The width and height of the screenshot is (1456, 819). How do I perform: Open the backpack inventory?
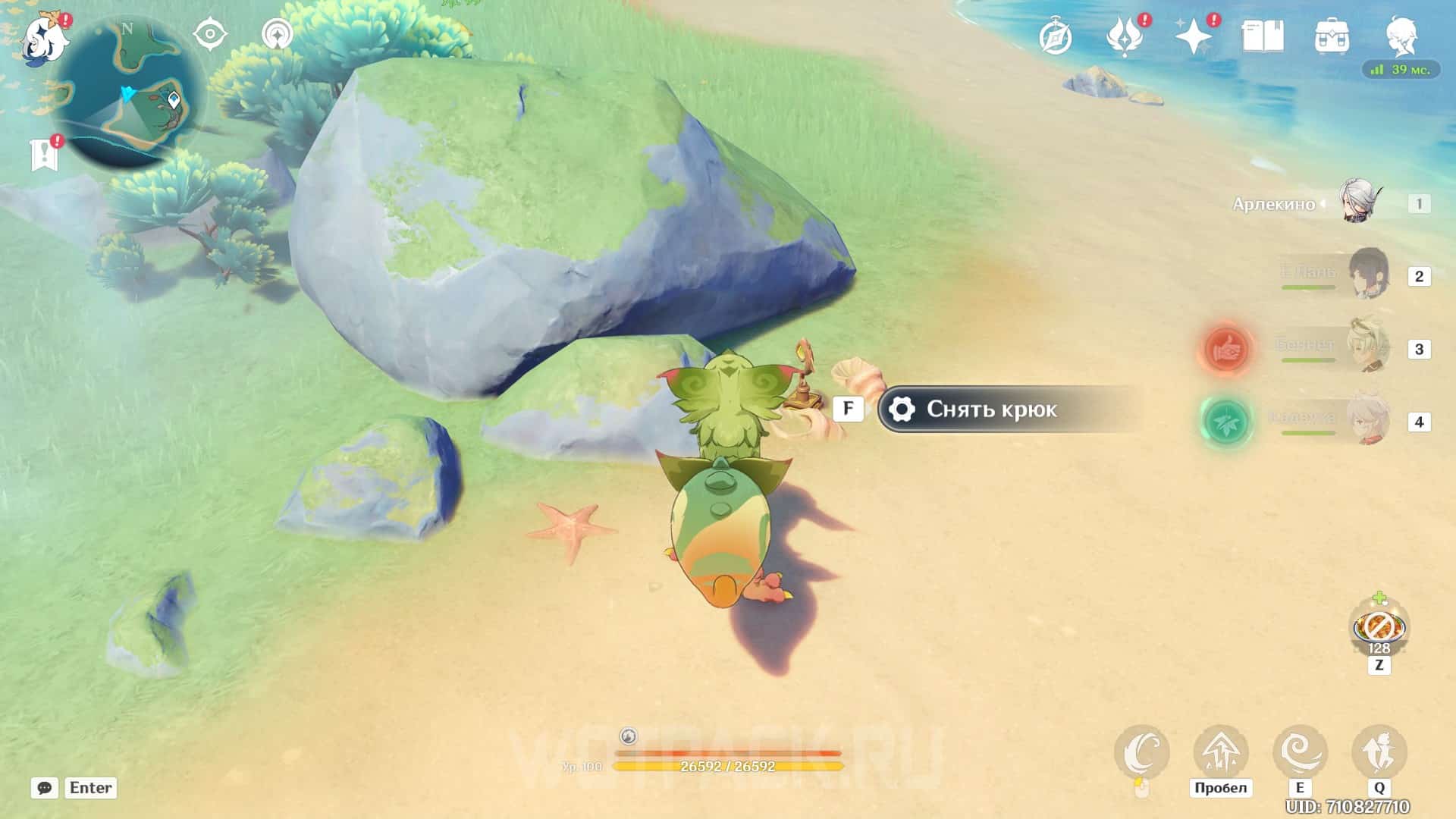pos(1332,36)
